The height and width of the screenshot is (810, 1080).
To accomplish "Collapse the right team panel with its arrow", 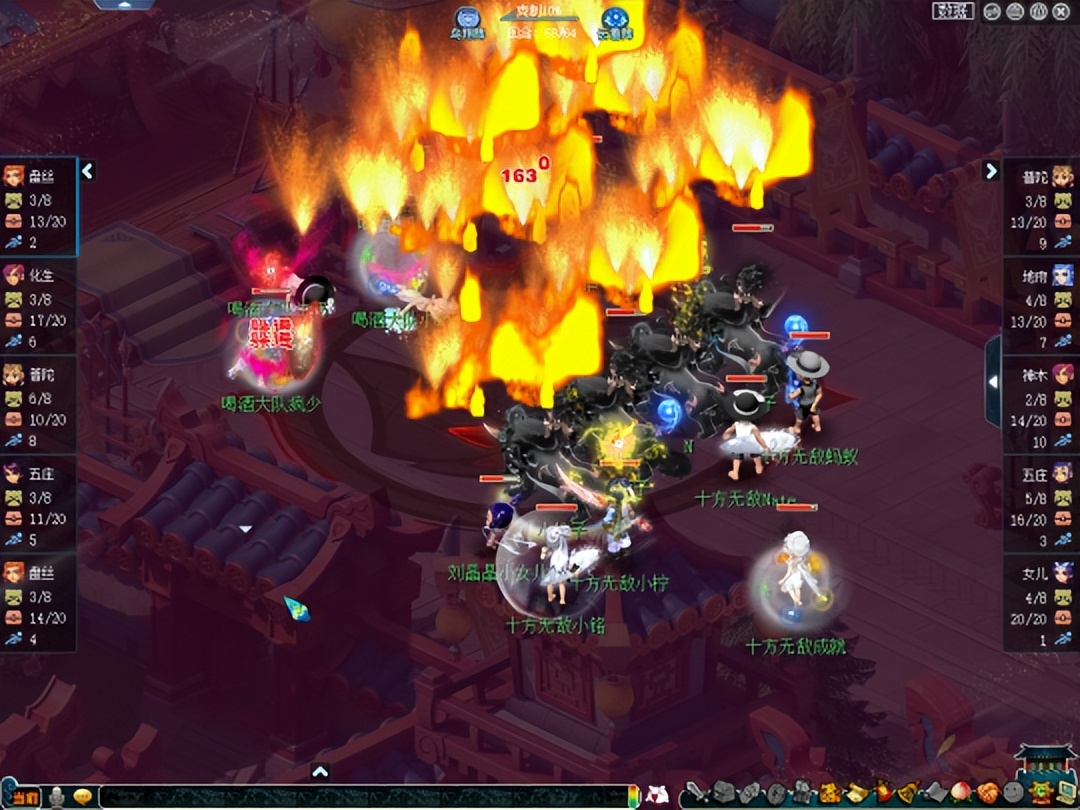I will coord(991,171).
